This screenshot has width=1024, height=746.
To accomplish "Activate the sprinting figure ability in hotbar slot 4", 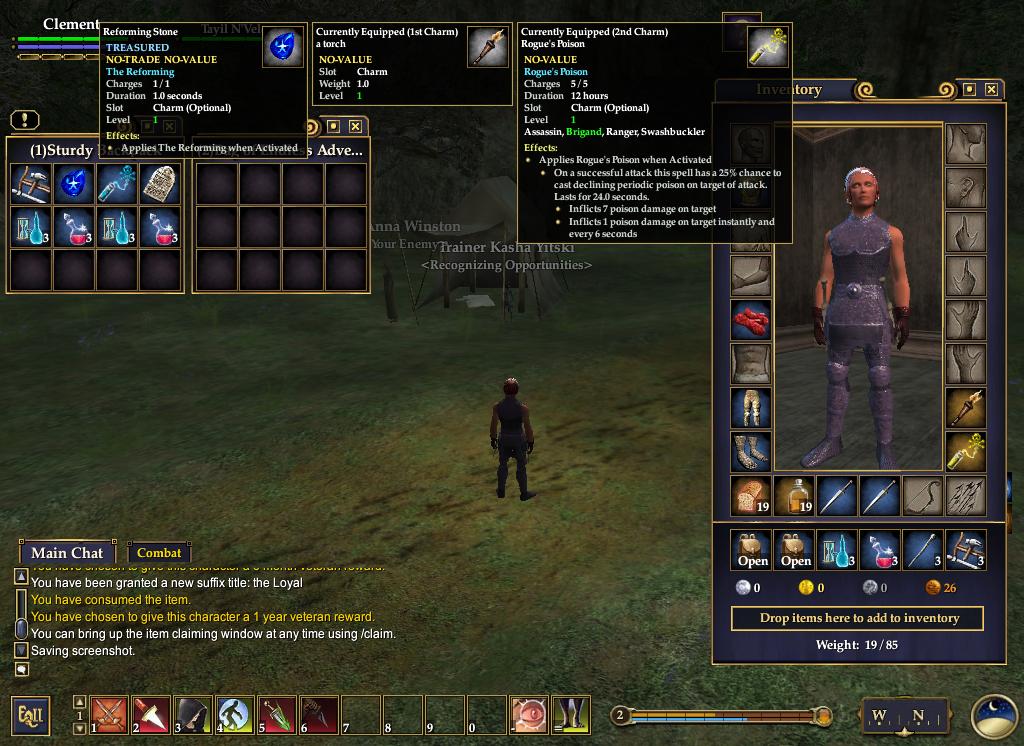I will [236, 715].
